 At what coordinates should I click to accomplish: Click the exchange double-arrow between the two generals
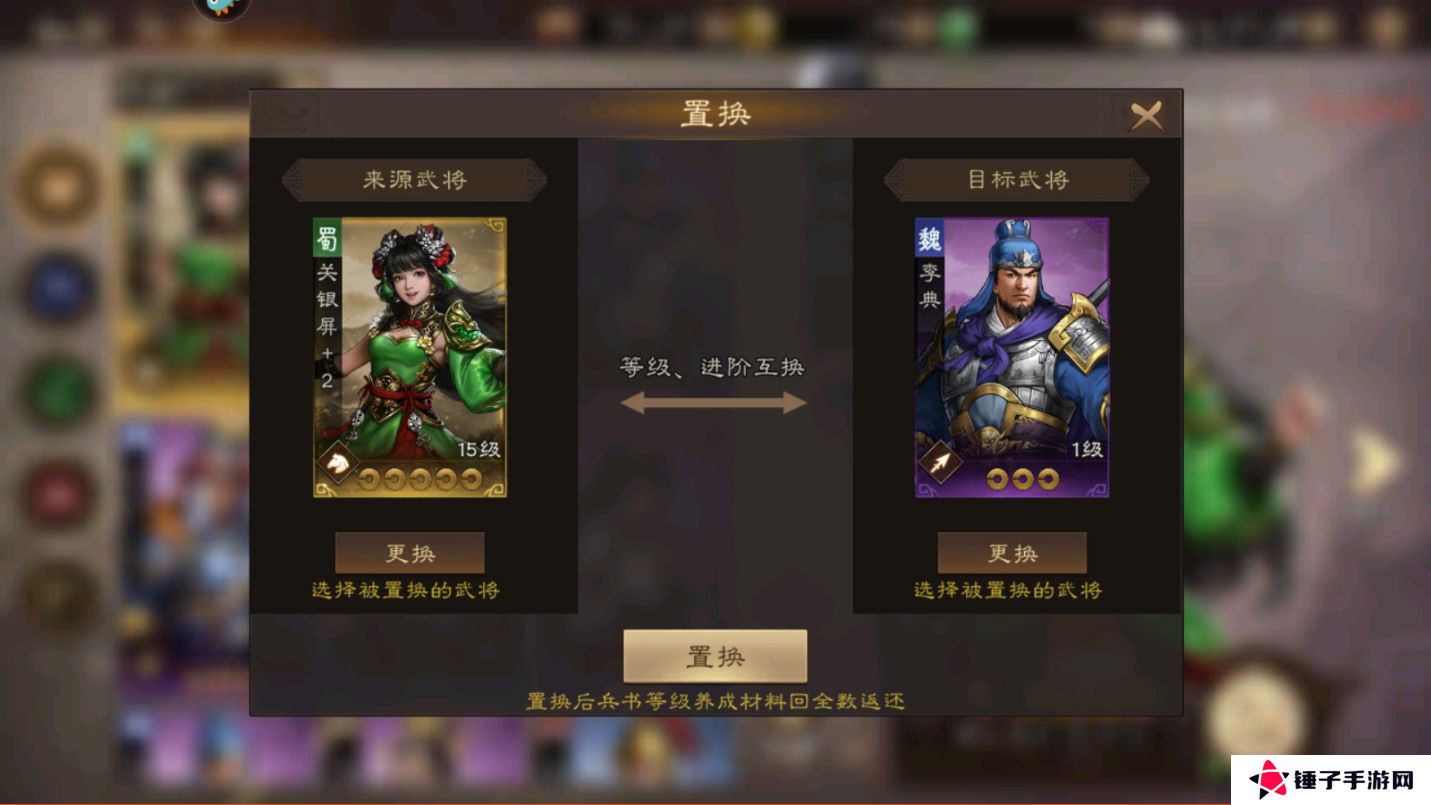[x=713, y=404]
